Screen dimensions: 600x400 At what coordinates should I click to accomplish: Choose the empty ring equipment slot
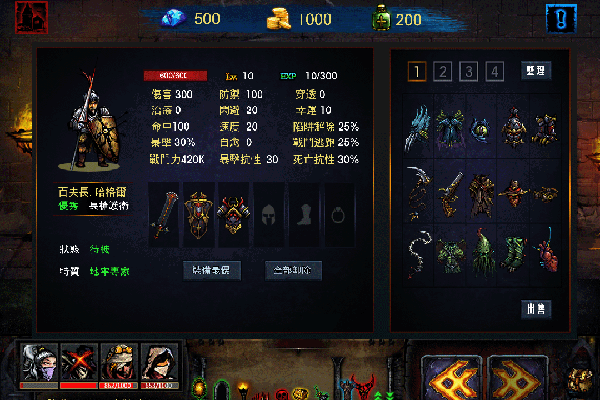tap(338, 214)
